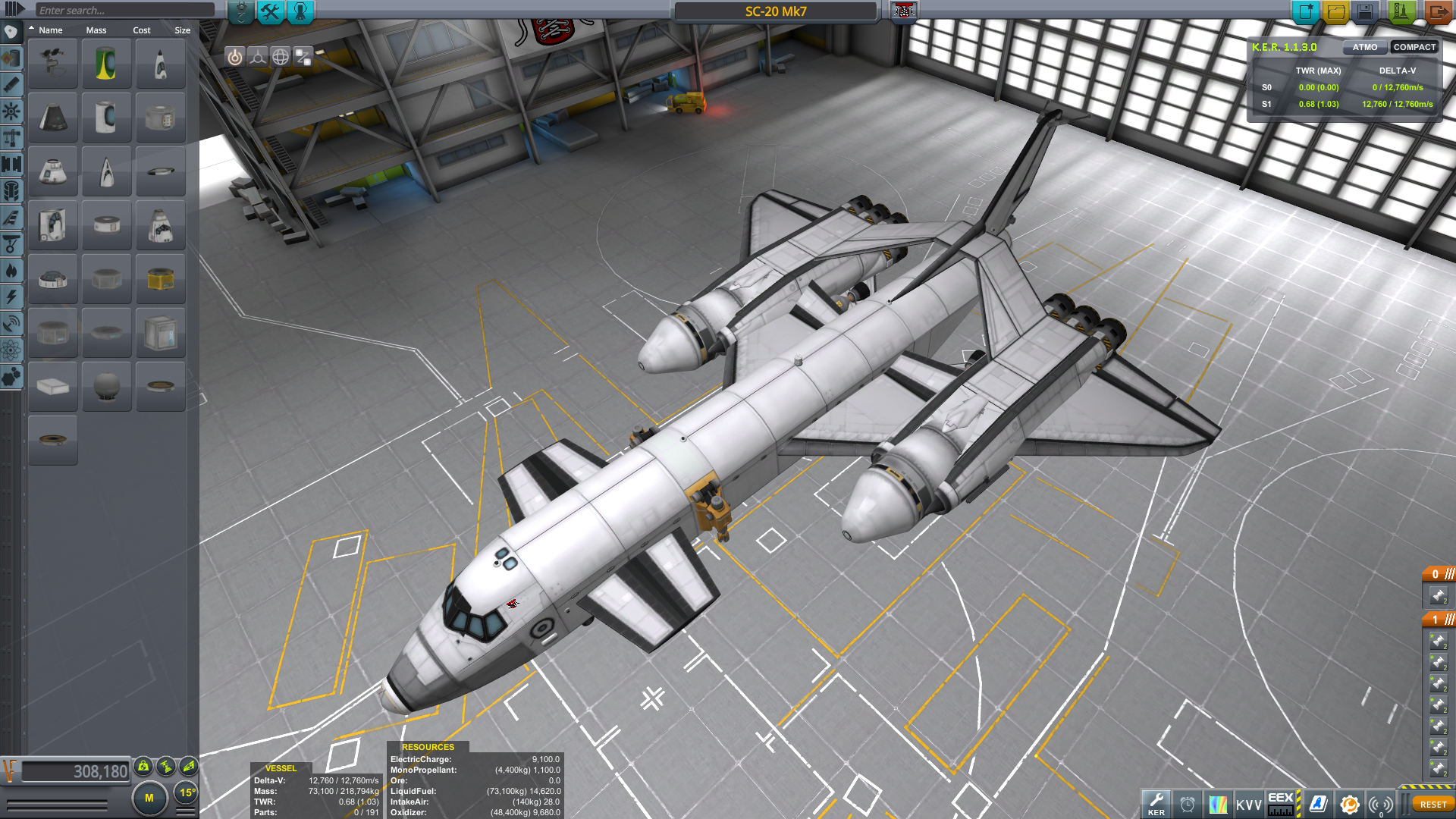Open the load craft folder
This screenshot has height=819, width=1456.
tap(1336, 12)
